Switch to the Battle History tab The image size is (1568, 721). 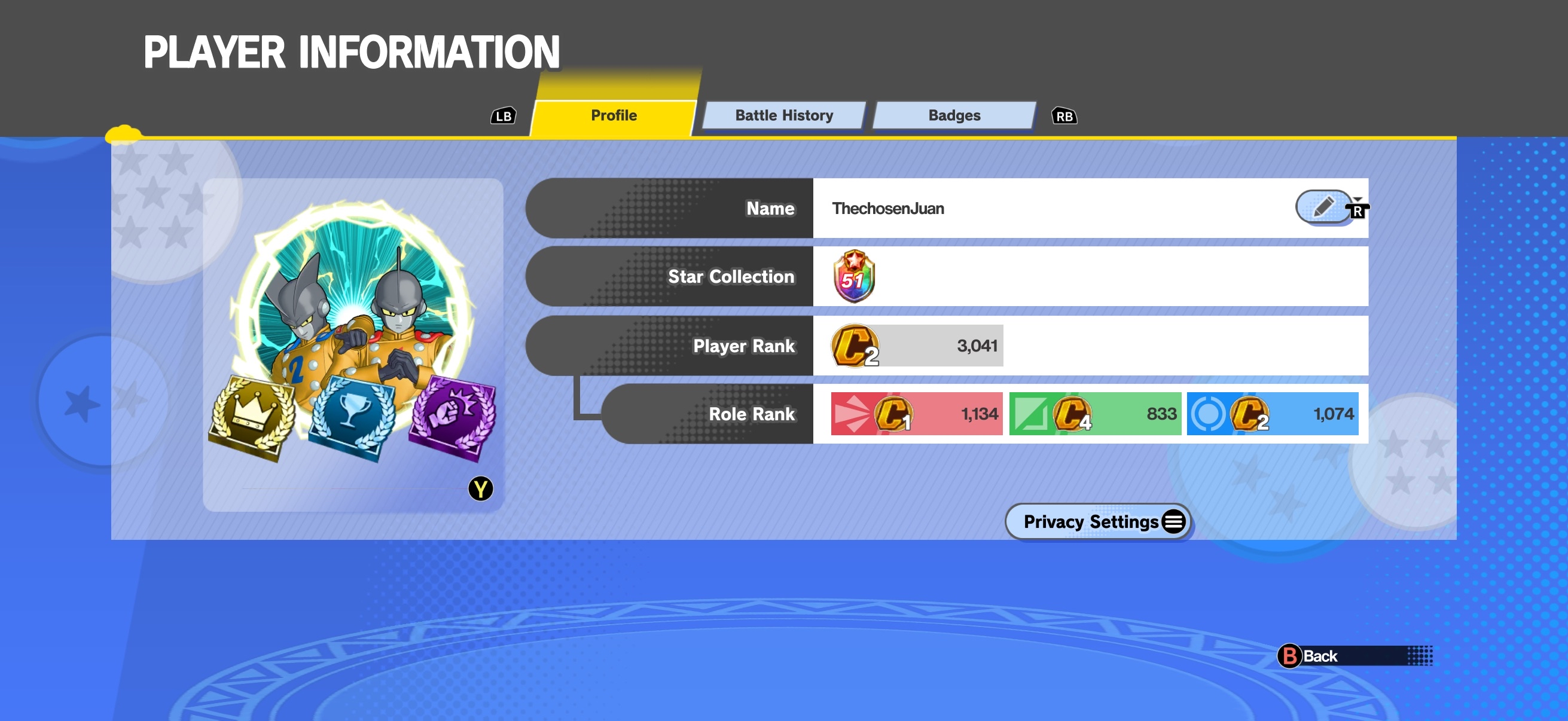pyautogui.click(x=783, y=115)
